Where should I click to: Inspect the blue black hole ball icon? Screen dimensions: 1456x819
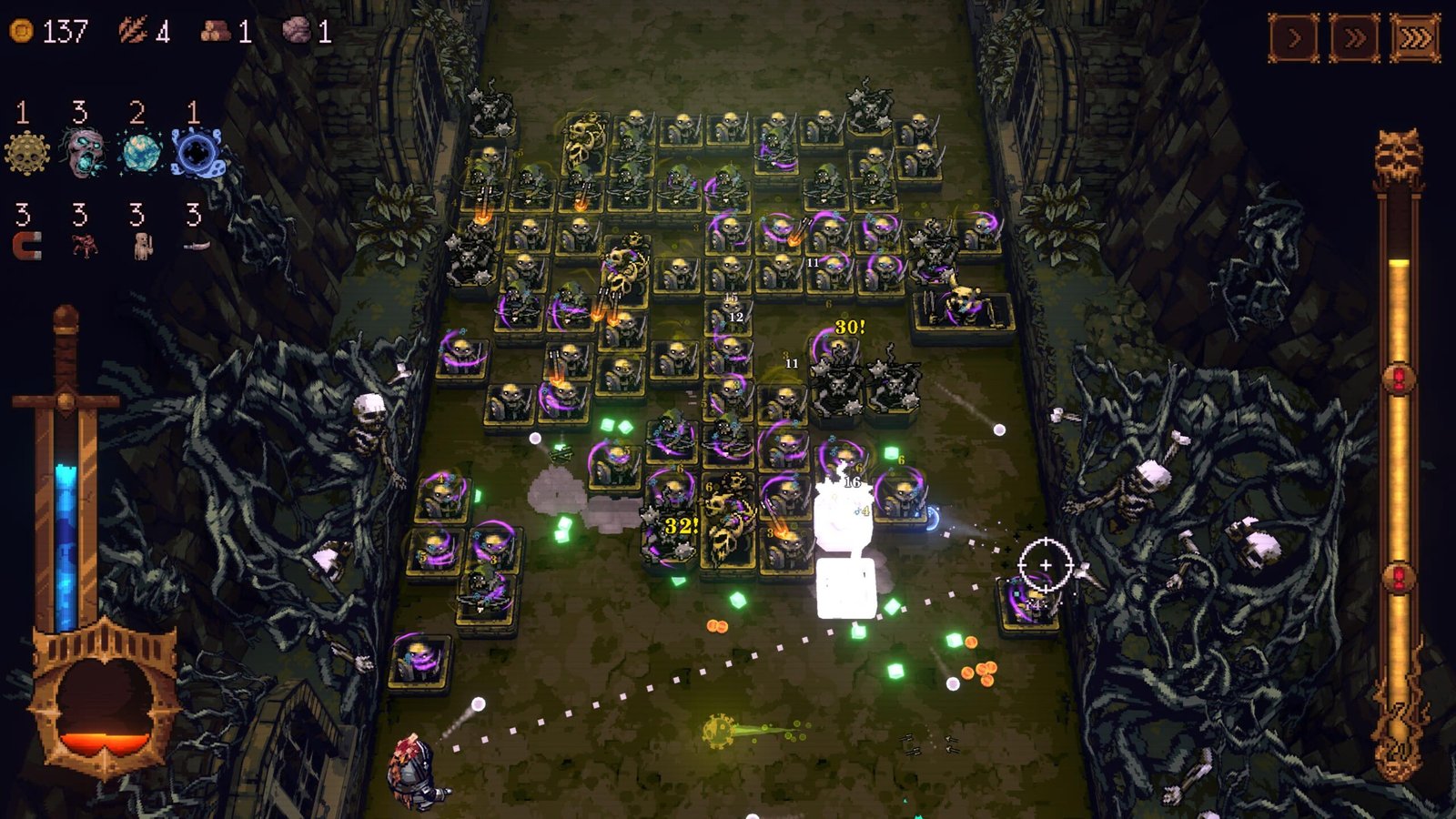click(196, 152)
